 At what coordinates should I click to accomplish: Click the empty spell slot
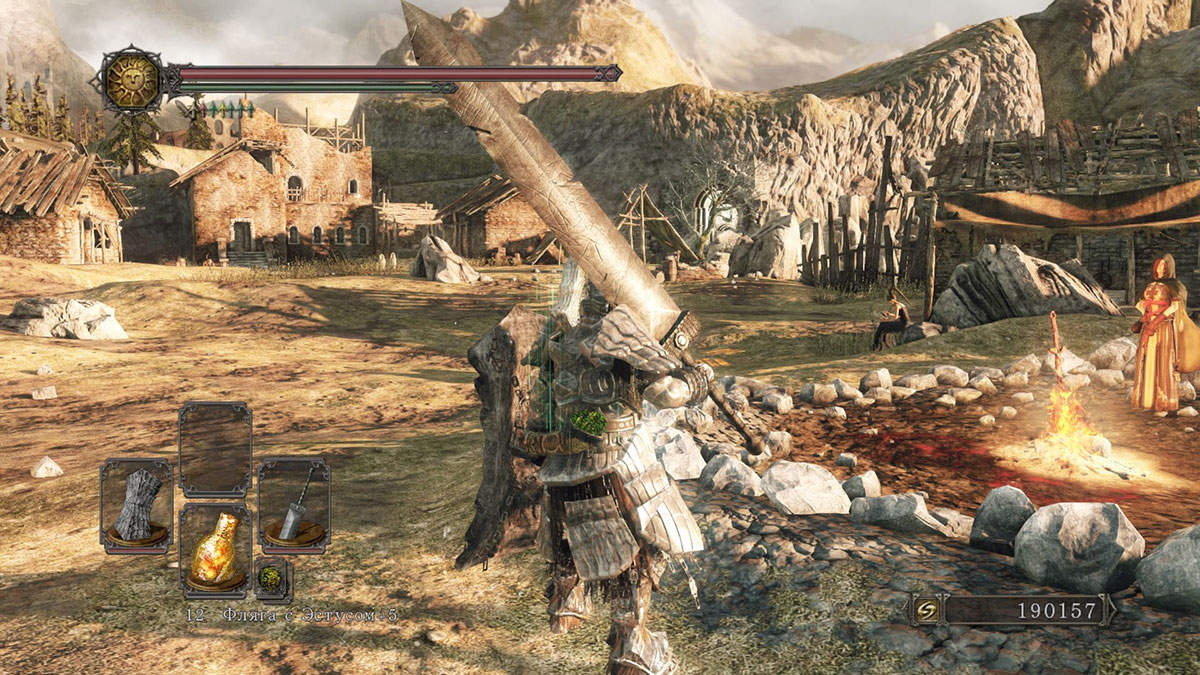point(215,449)
